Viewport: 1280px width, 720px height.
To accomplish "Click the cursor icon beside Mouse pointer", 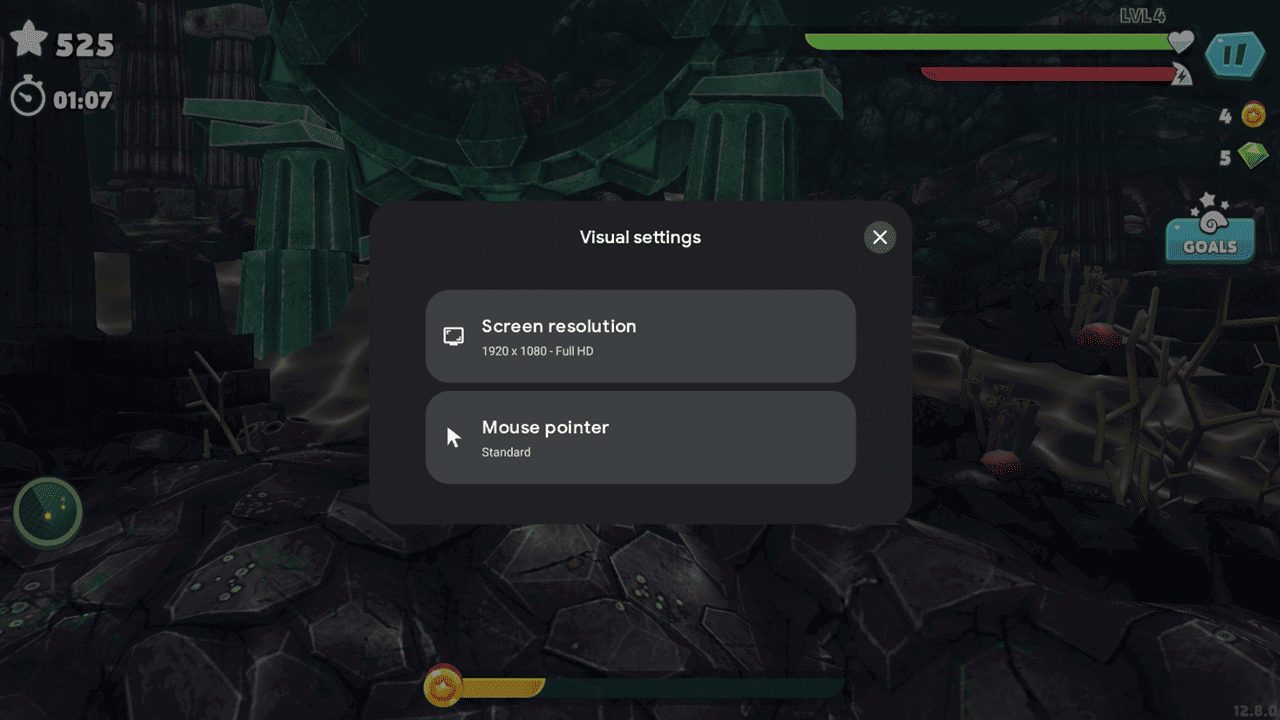I will [453, 436].
